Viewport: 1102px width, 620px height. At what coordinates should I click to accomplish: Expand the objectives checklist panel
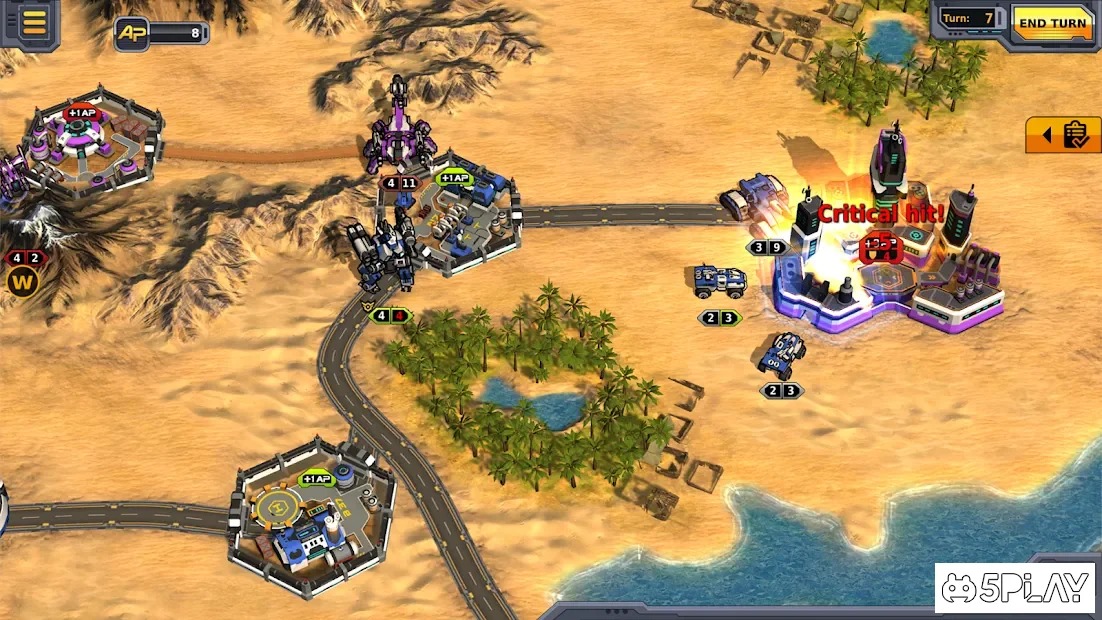click(1063, 135)
